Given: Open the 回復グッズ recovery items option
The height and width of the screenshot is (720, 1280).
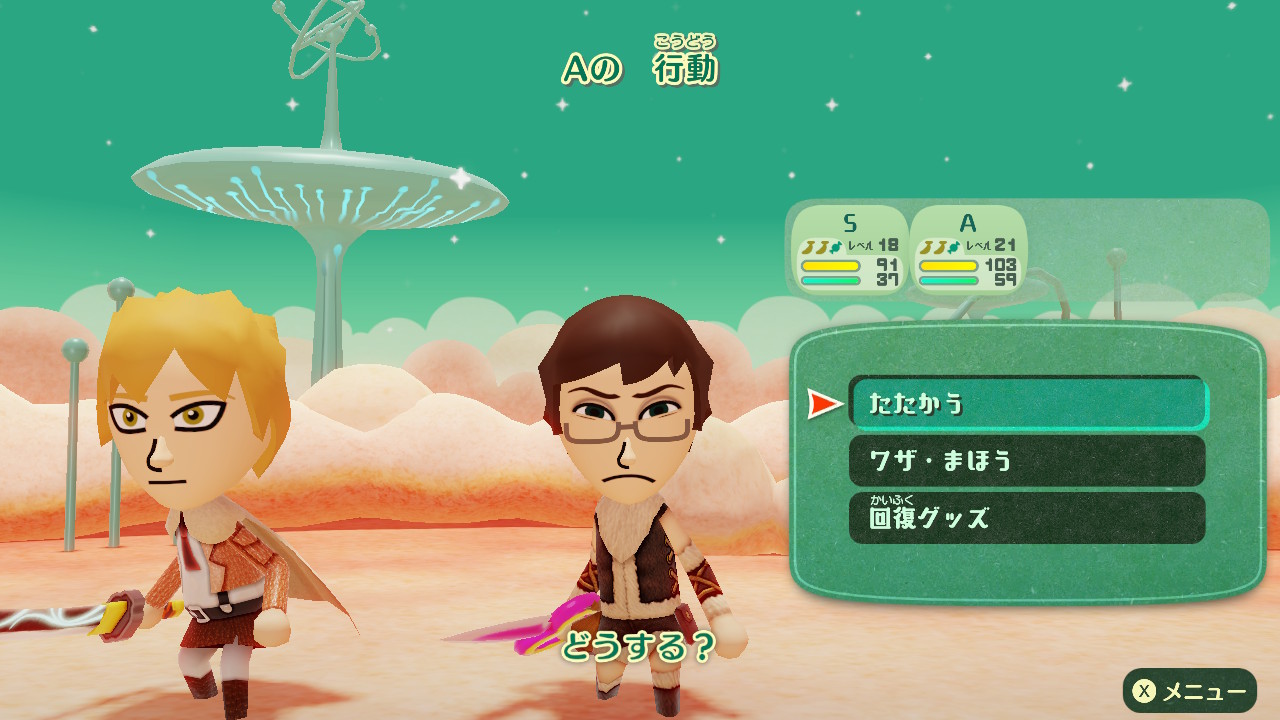Looking at the screenshot, I should [x=1027, y=518].
